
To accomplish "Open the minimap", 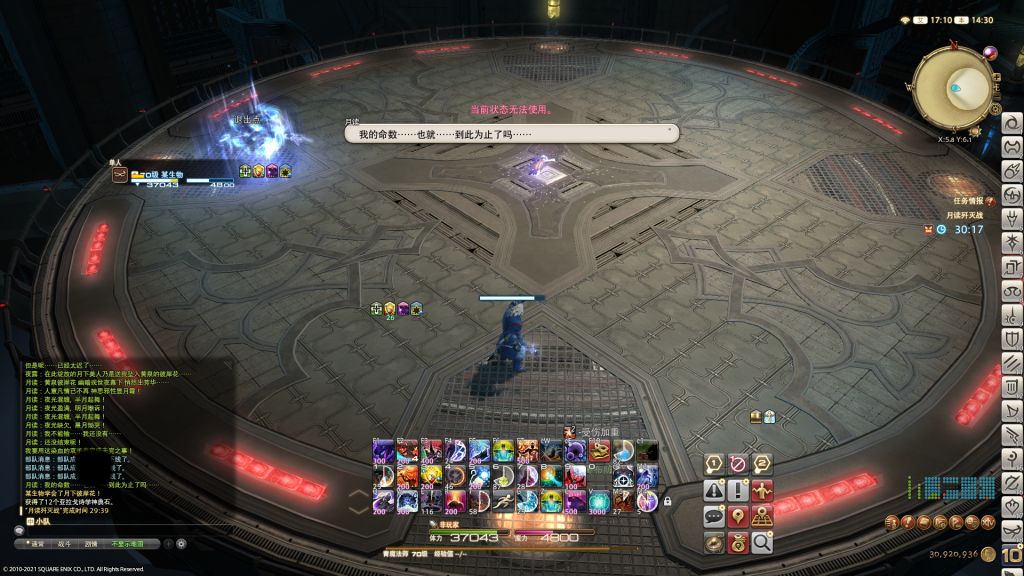I will (953, 88).
